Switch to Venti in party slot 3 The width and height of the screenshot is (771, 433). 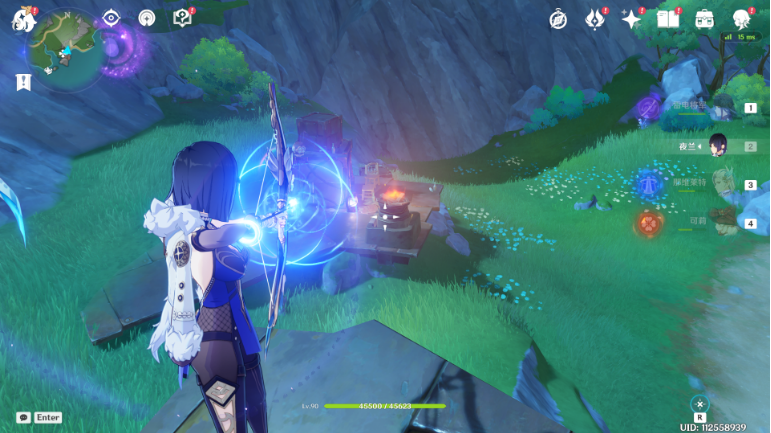722,184
